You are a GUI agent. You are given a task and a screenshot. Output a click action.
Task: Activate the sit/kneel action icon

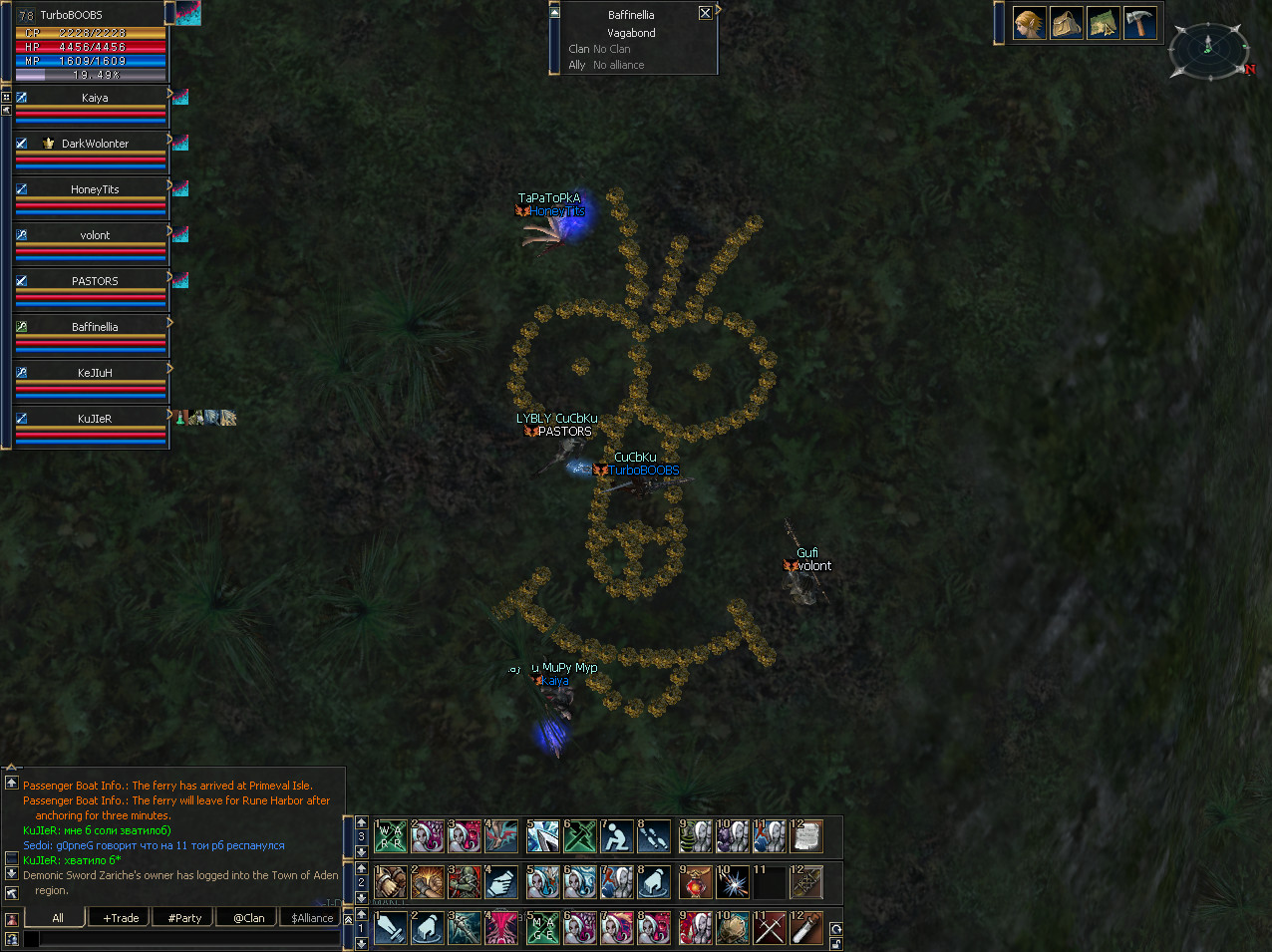[x=617, y=836]
